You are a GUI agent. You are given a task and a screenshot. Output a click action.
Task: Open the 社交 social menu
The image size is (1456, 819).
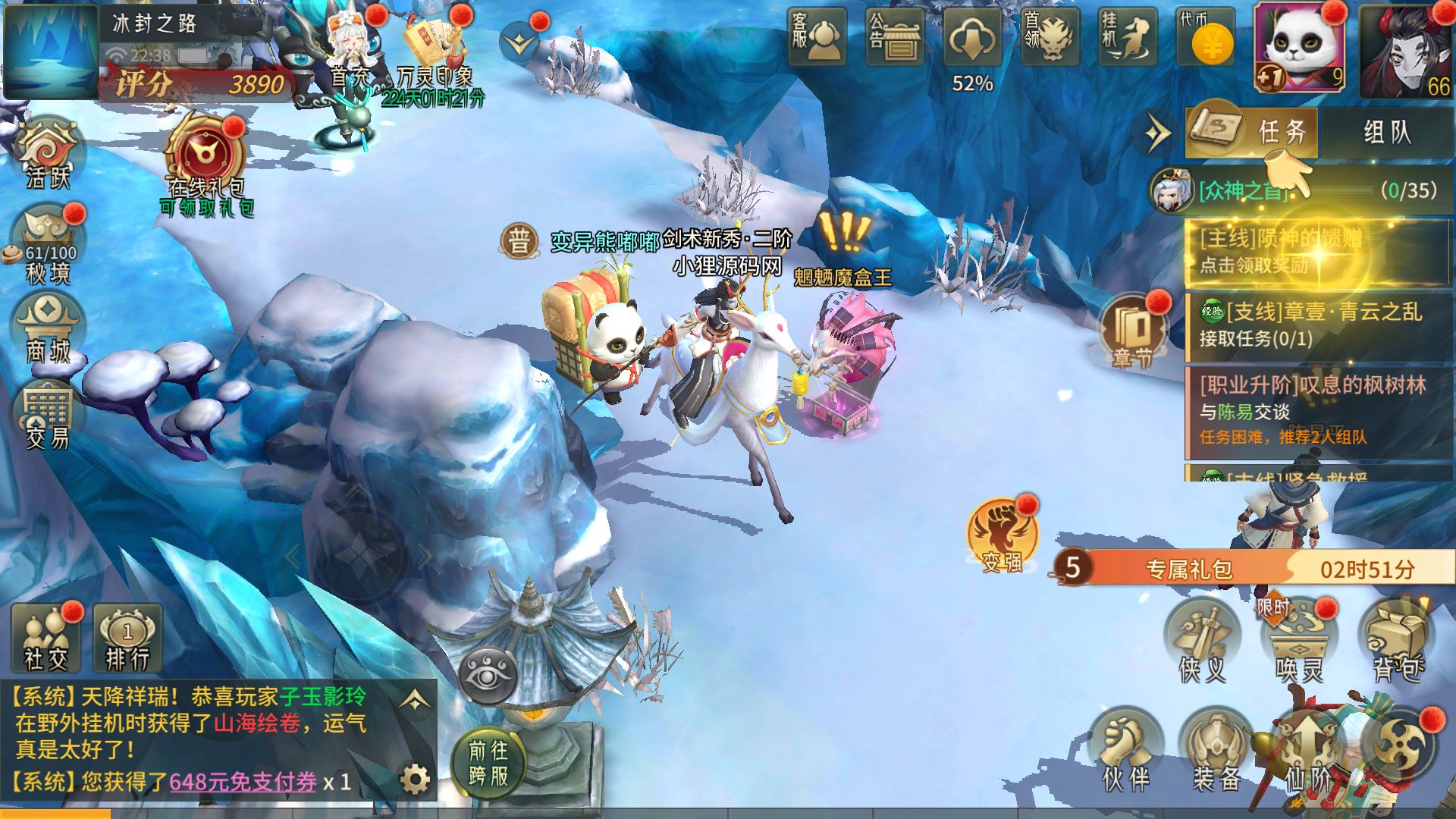tap(45, 639)
